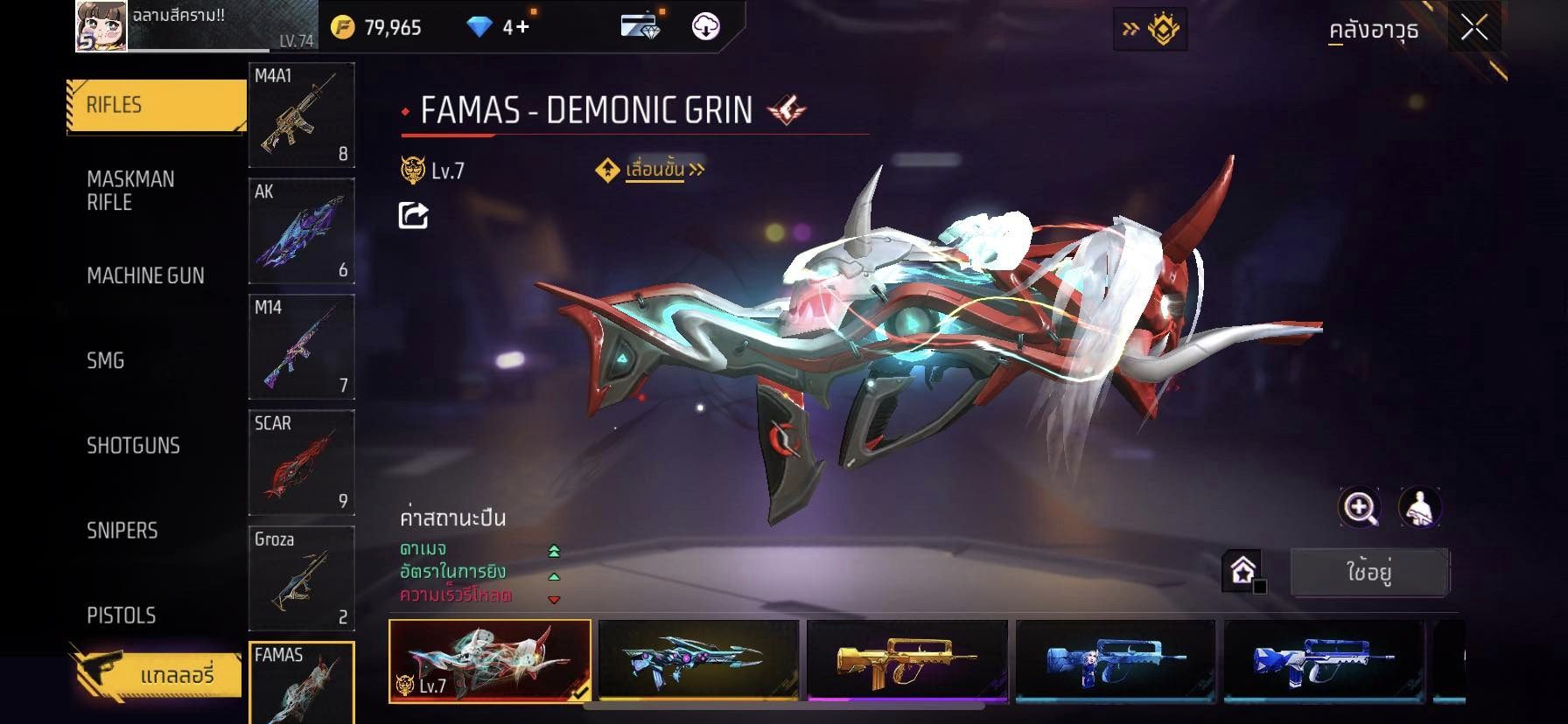Open the MACHINE GUN category
This screenshot has height=724, width=1568.
coord(145,275)
